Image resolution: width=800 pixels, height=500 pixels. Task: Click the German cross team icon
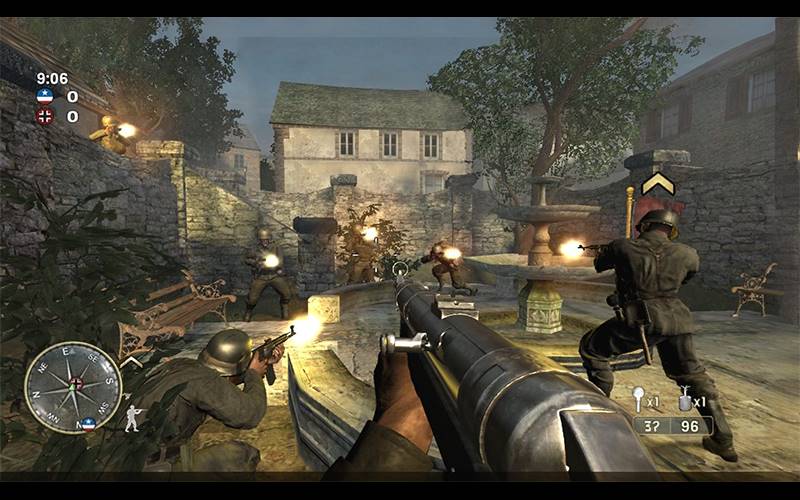45,116
